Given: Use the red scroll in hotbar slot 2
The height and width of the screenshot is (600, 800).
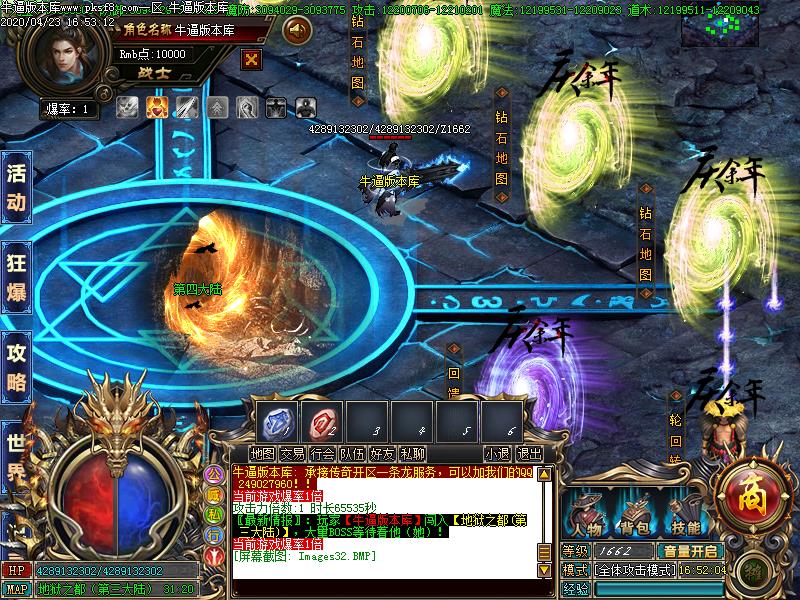Looking at the screenshot, I should 322,421.
